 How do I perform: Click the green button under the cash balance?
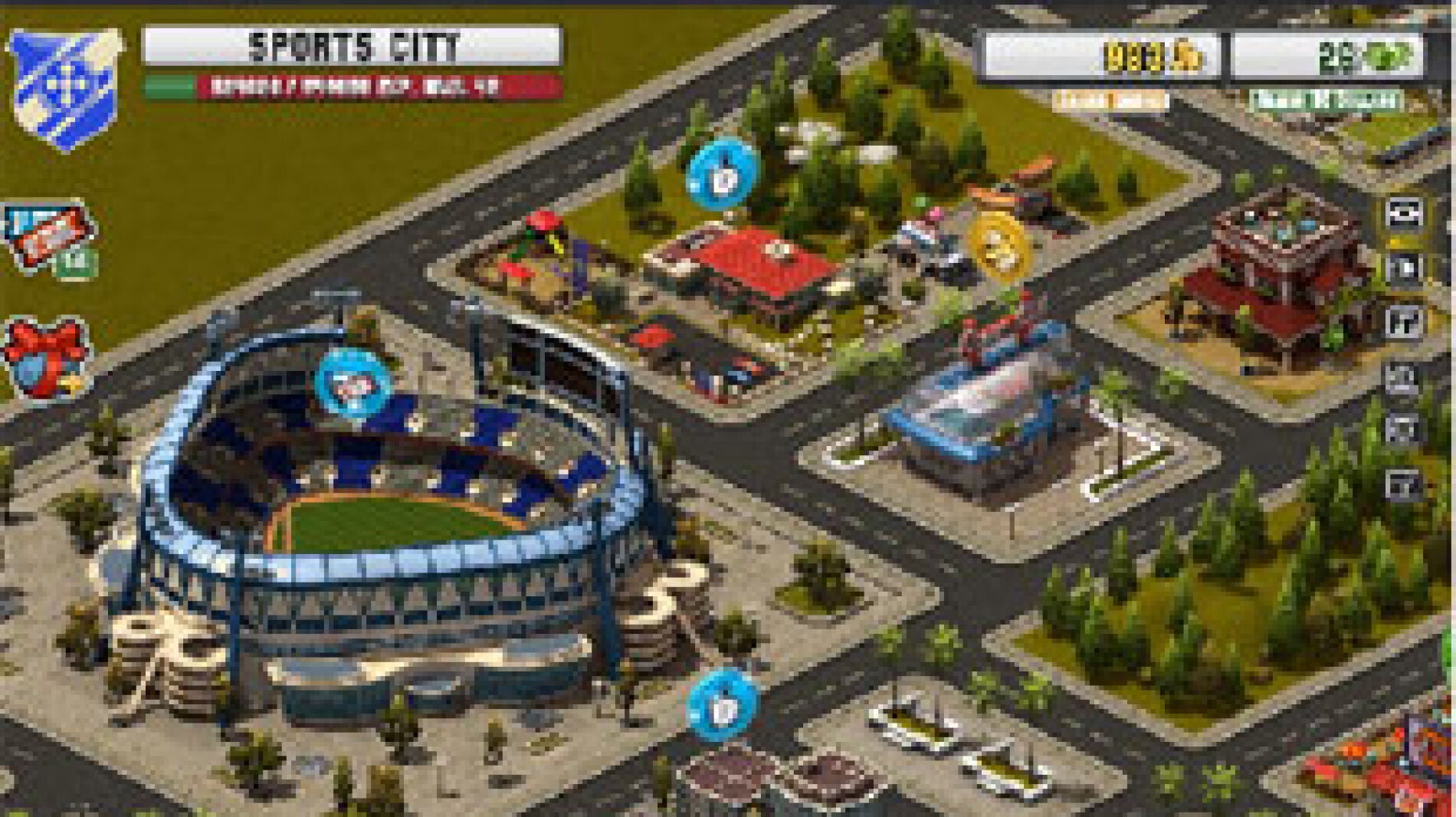pyautogui.click(x=1326, y=100)
